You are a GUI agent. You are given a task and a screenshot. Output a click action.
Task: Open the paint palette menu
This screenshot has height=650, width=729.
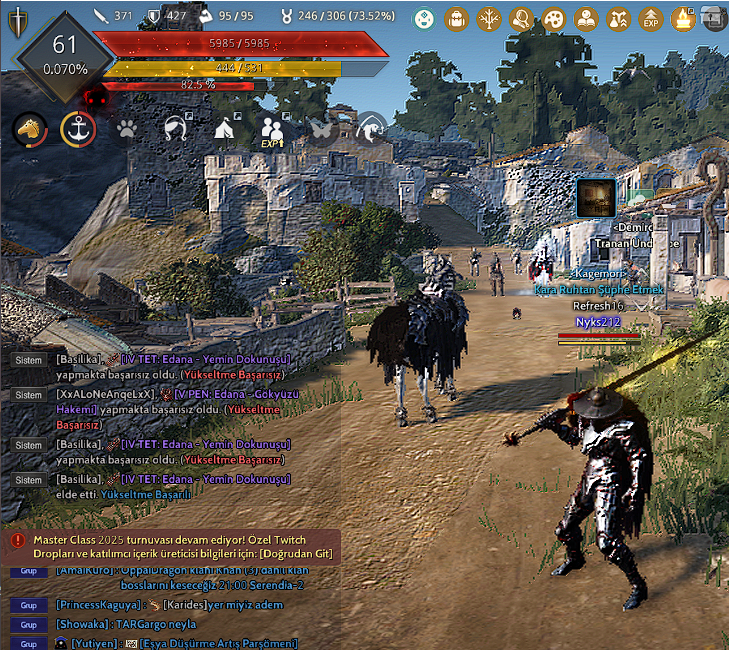tap(553, 17)
